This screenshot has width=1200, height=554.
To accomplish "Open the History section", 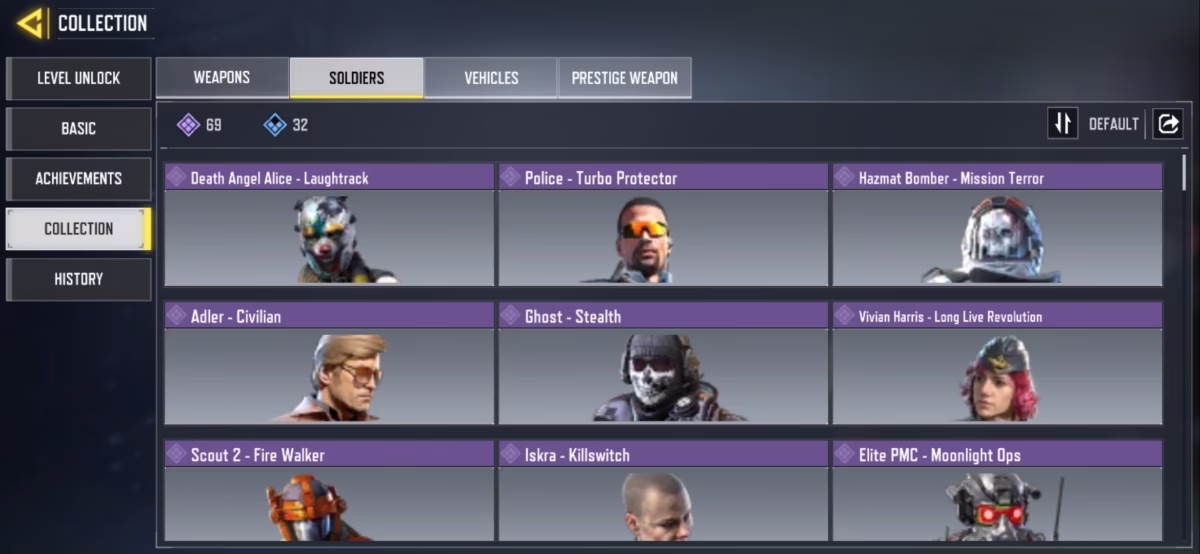I will 79,279.
